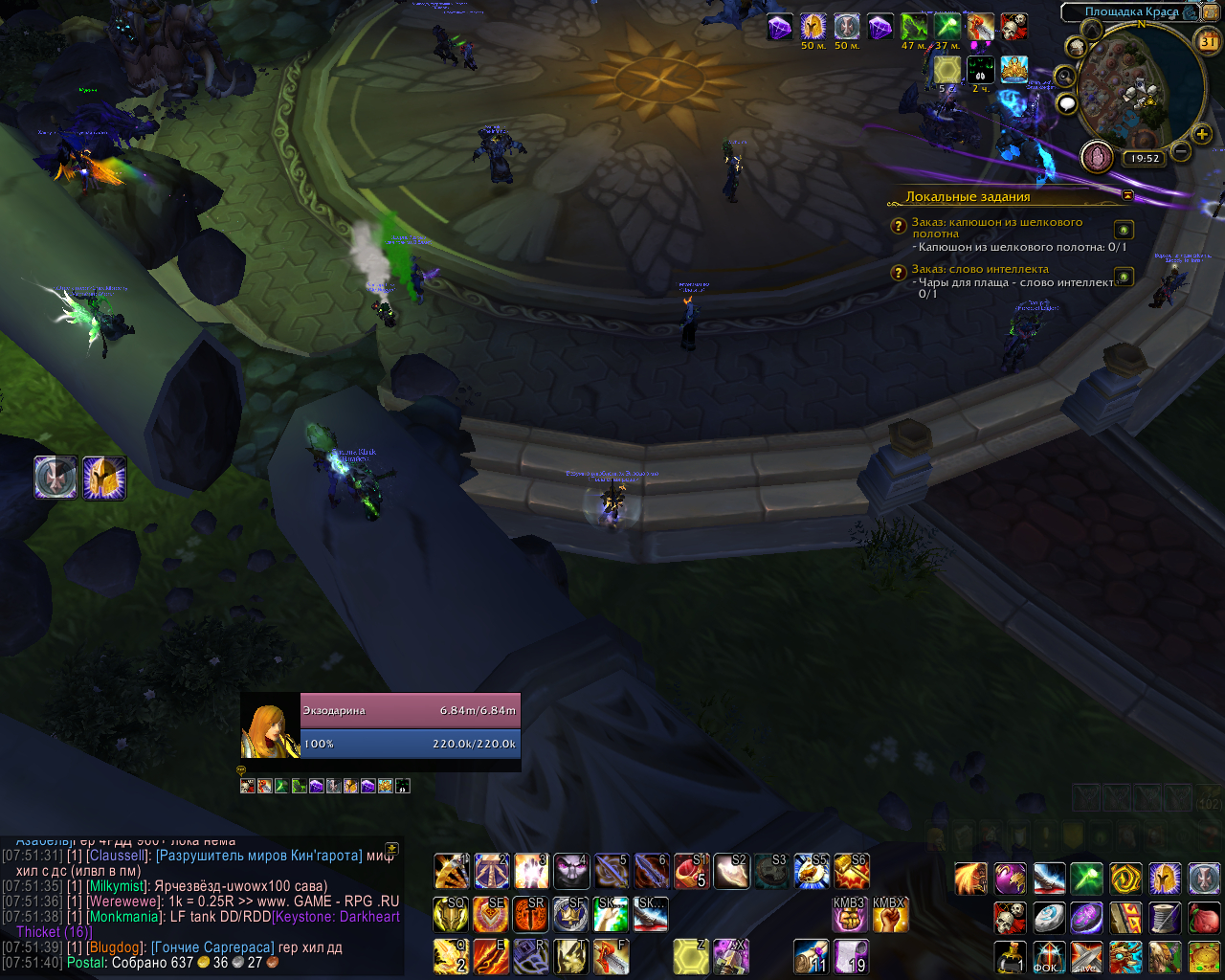The width and height of the screenshot is (1225, 980).
Task: Open the calendar showing day 31
Action: click(x=1209, y=41)
